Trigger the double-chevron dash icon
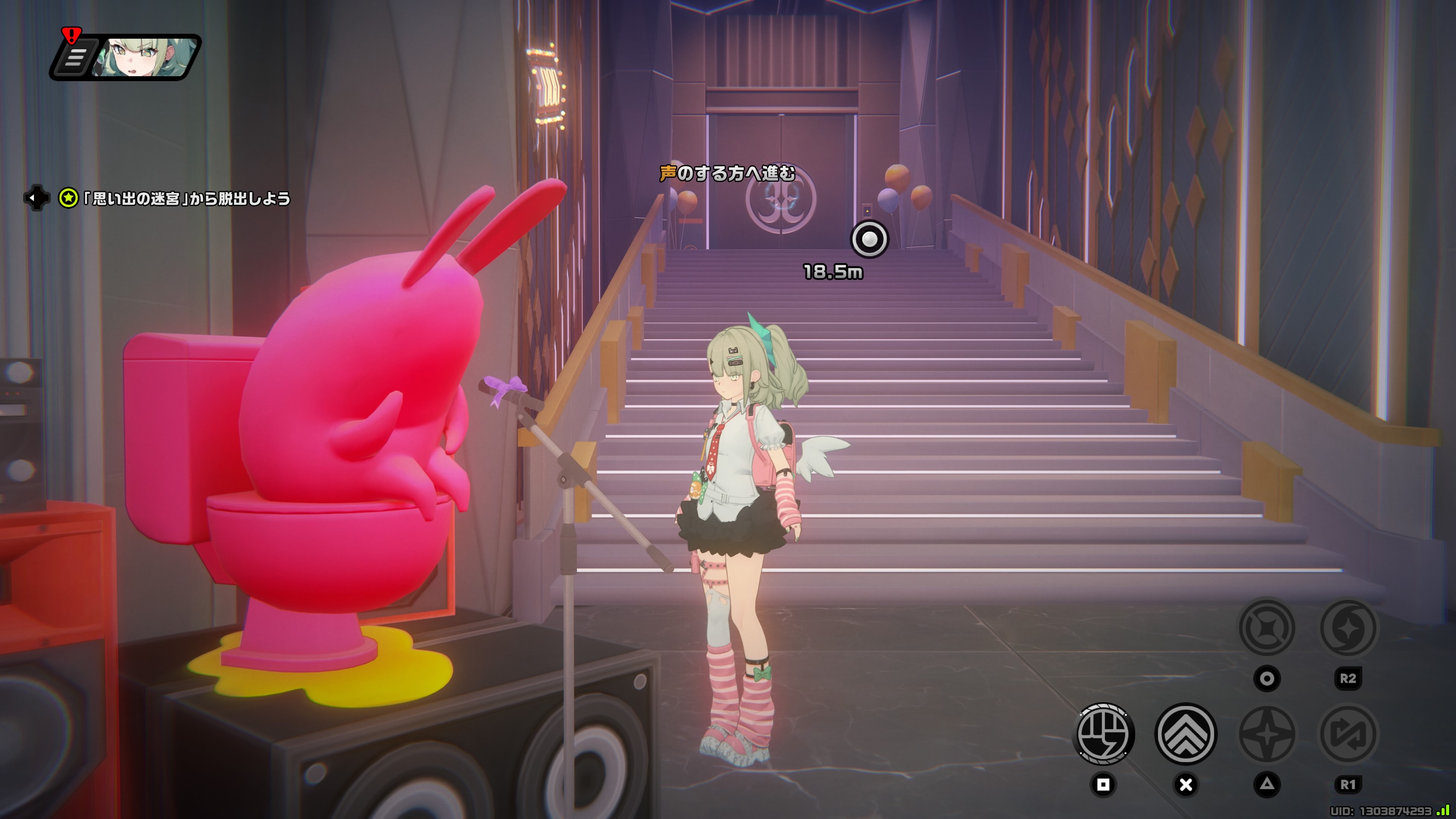1456x819 pixels. click(x=1185, y=734)
